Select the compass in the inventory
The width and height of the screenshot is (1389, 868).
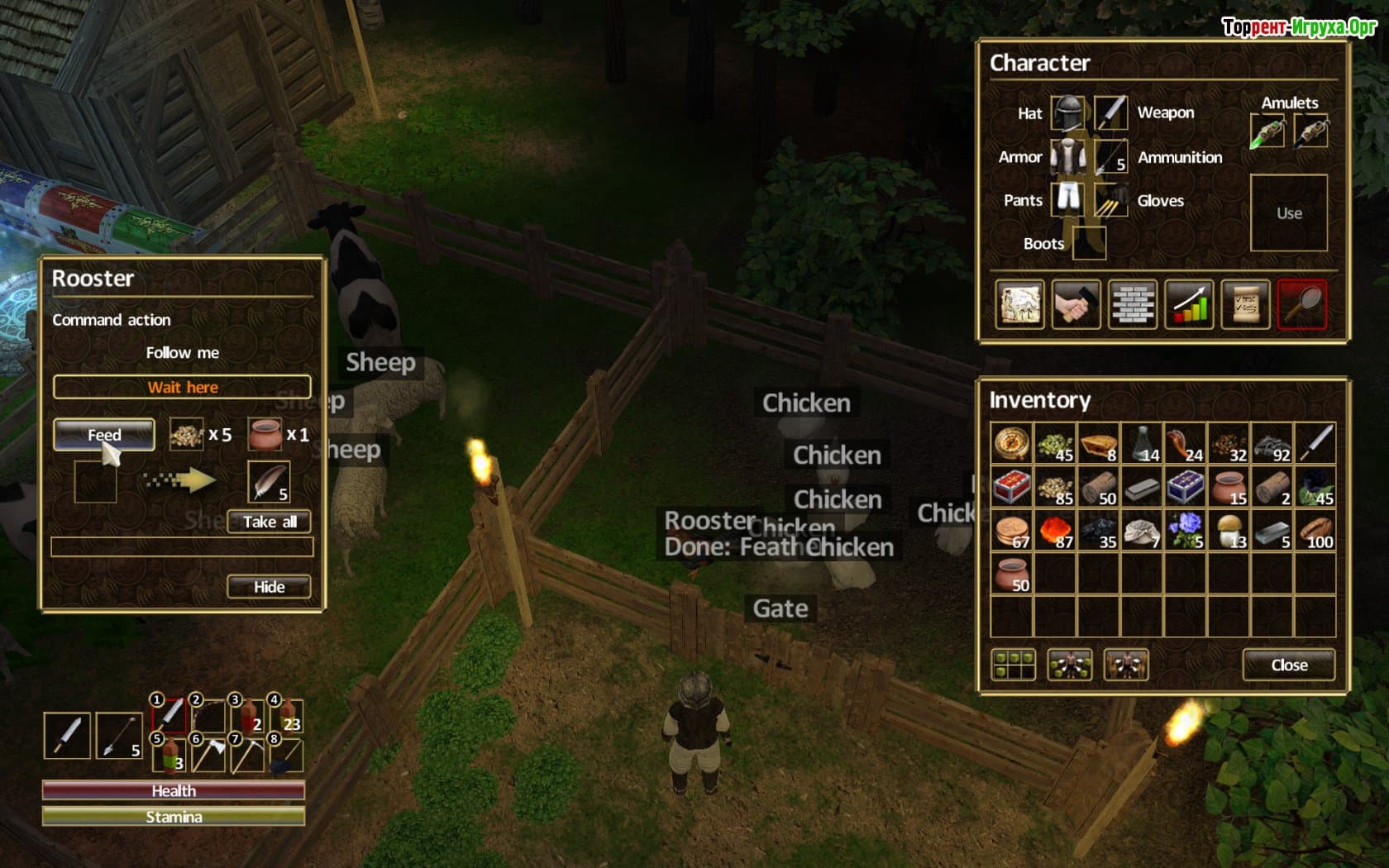pos(1012,444)
